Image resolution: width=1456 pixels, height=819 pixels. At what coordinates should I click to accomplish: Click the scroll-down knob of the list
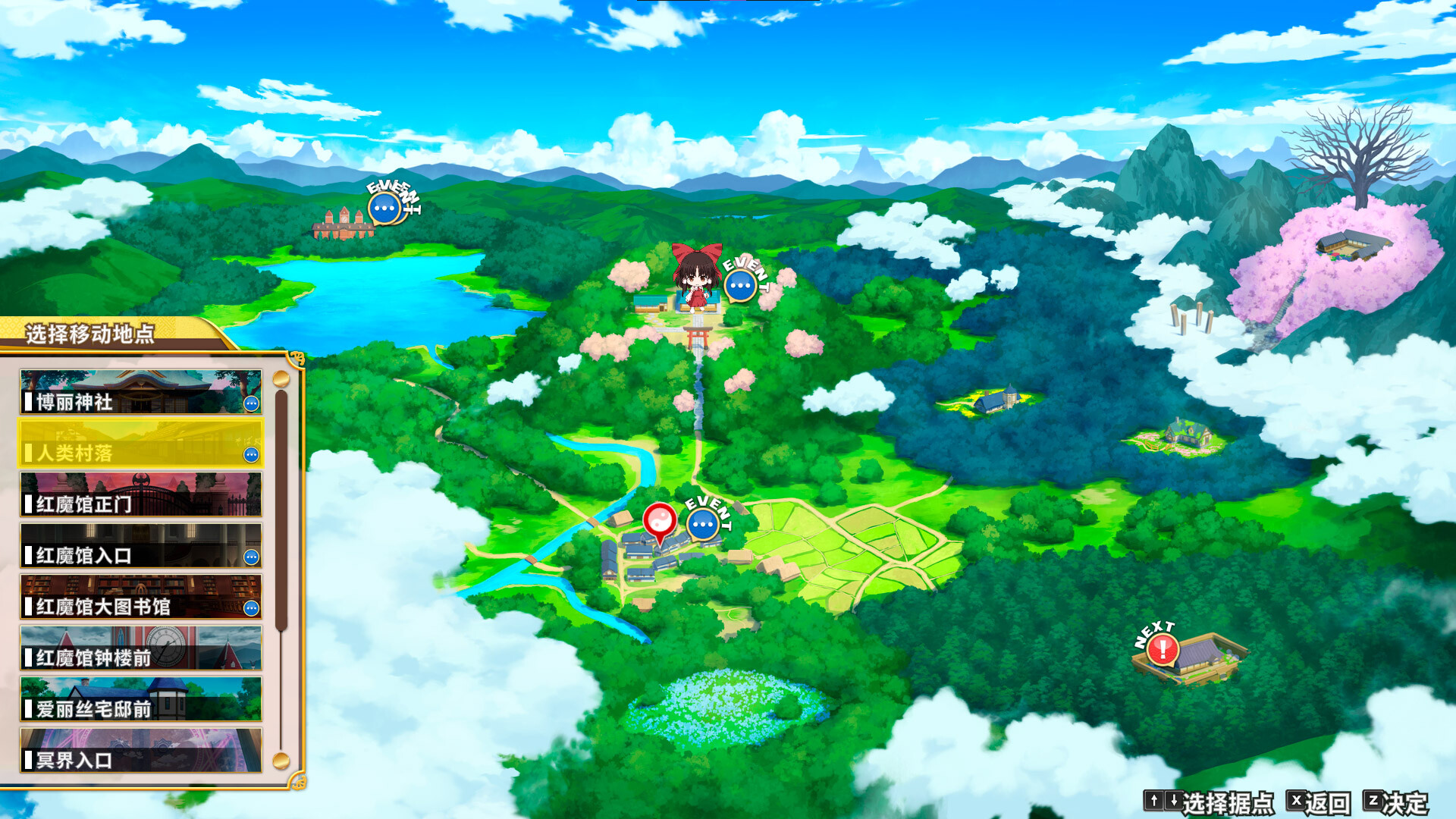[281, 760]
